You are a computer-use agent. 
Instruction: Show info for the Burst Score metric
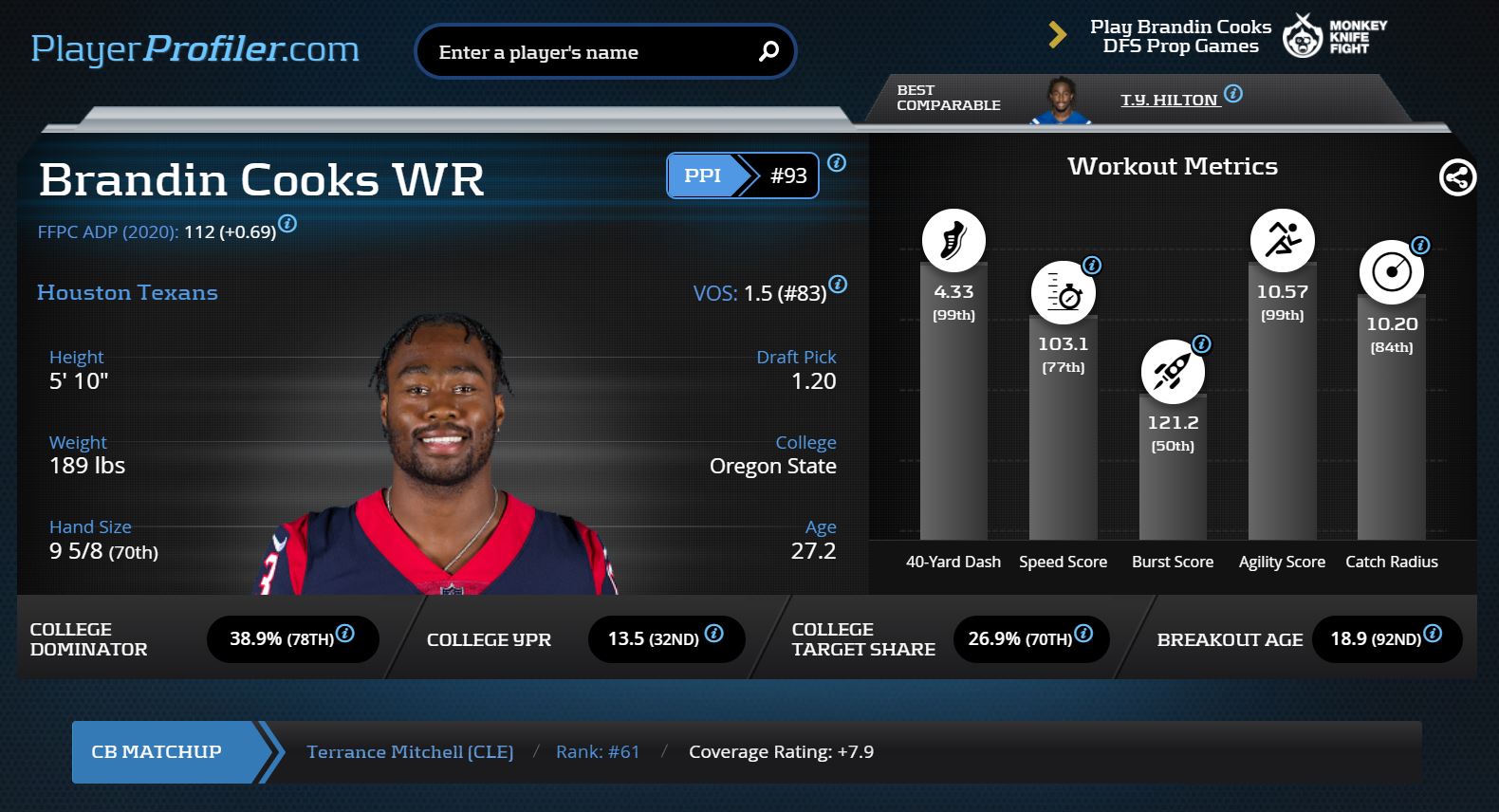[x=1201, y=344]
